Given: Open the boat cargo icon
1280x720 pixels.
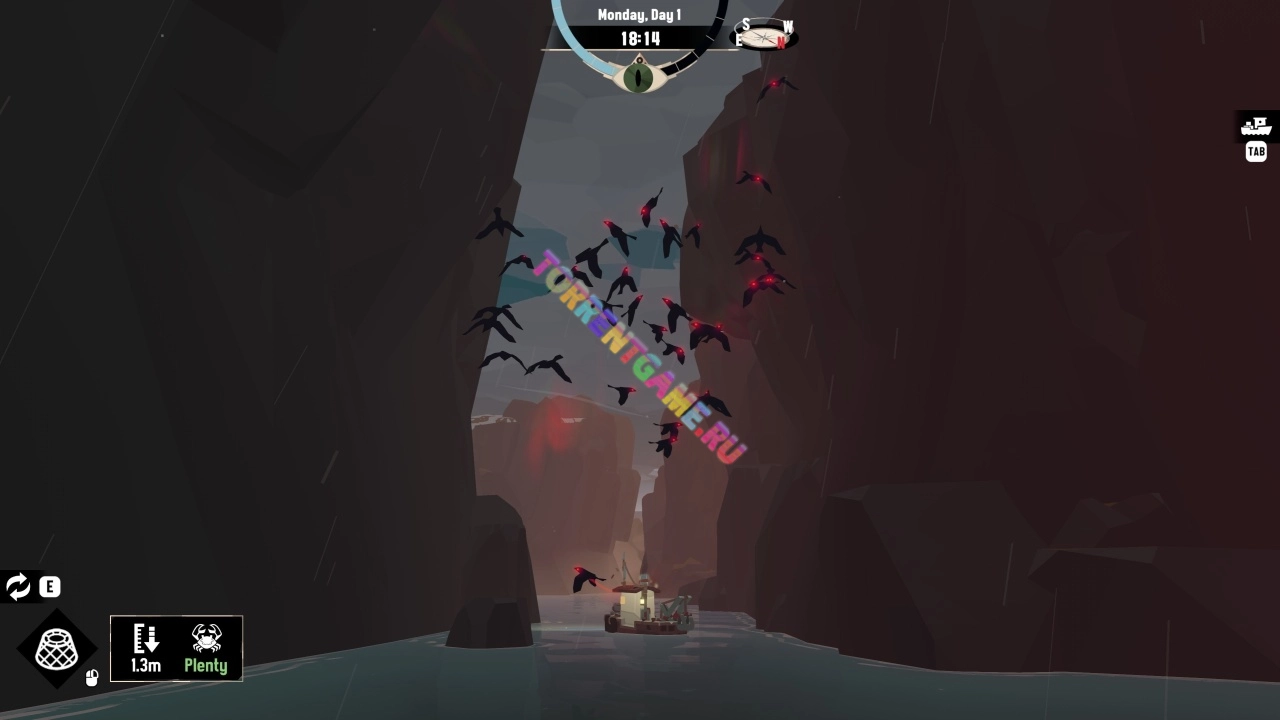Looking at the screenshot, I should [x=1256, y=127].
